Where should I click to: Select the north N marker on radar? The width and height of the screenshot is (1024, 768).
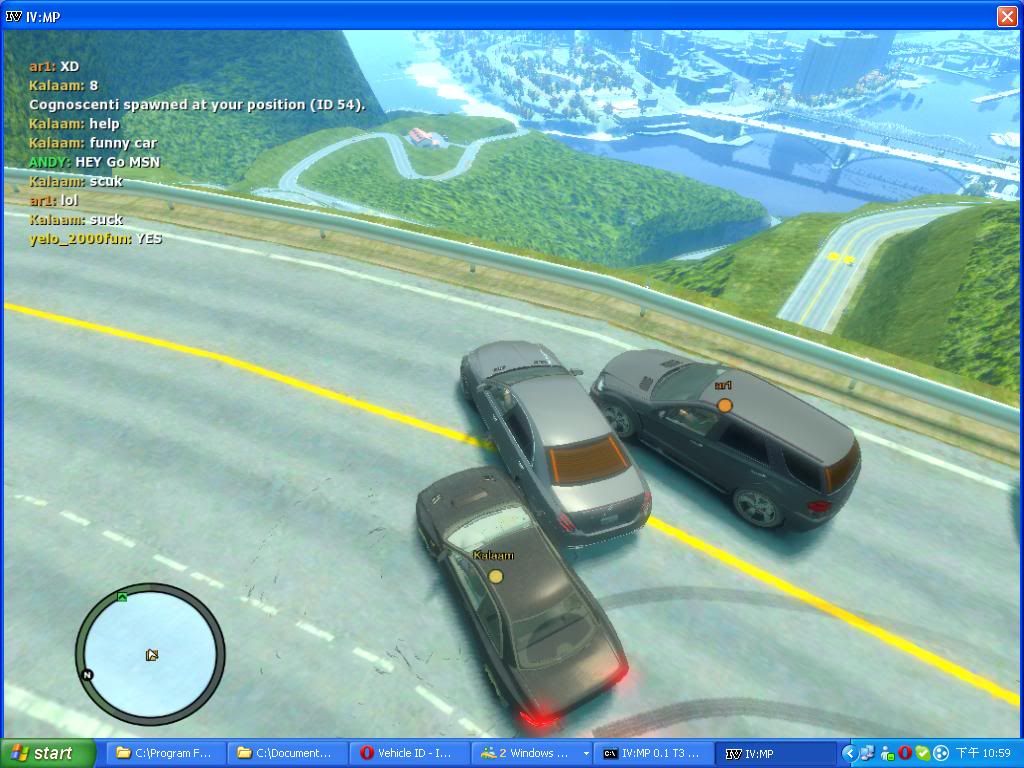[x=87, y=675]
